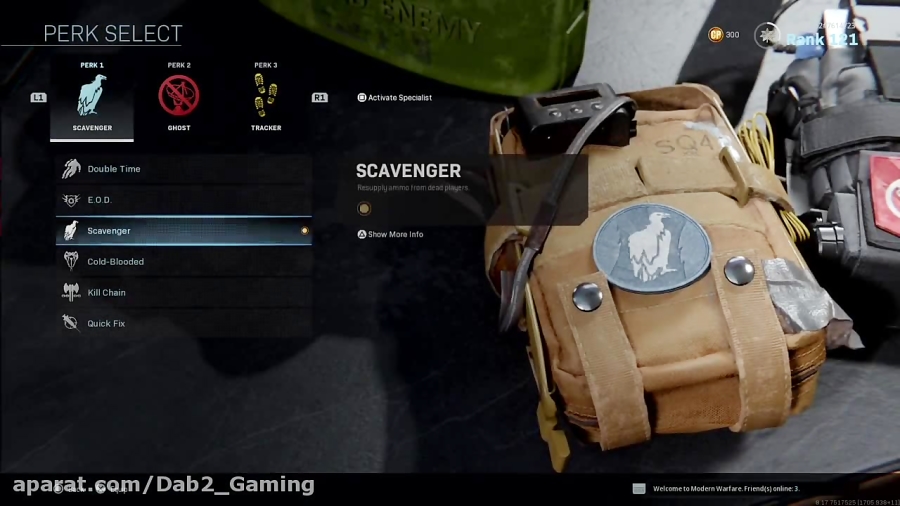Screen dimensions: 900x506
Task: Select the Perk 1 Scavenger tab
Action: point(92,99)
